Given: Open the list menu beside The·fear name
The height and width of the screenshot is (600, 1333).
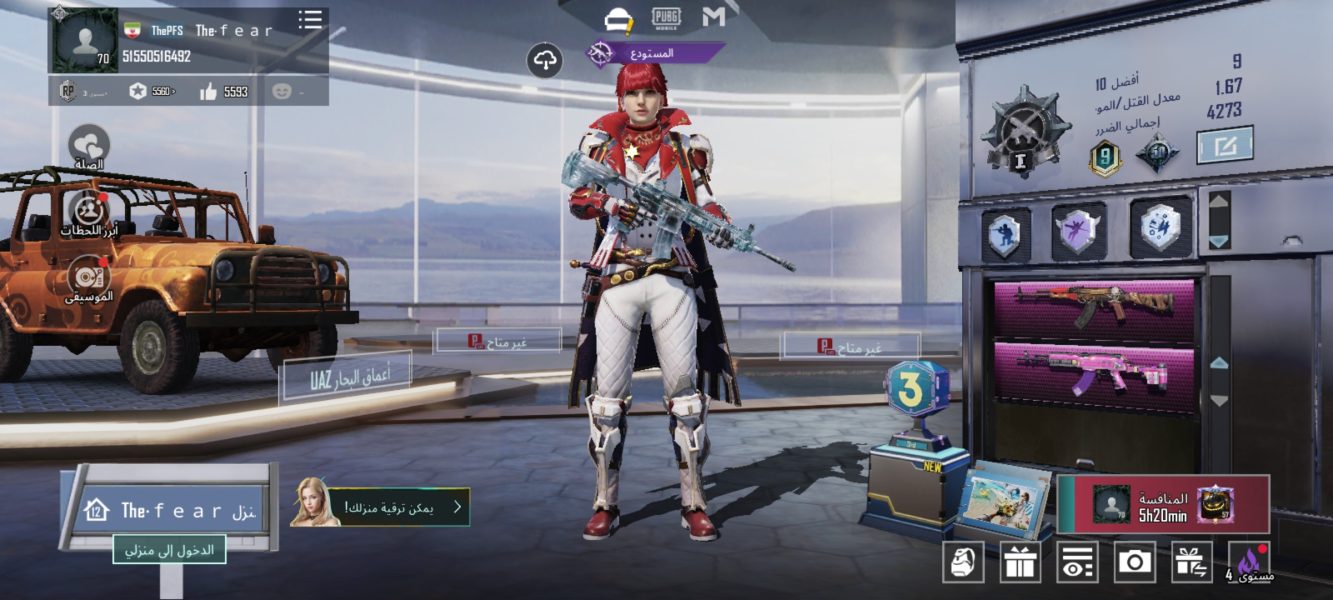Looking at the screenshot, I should 310,20.
